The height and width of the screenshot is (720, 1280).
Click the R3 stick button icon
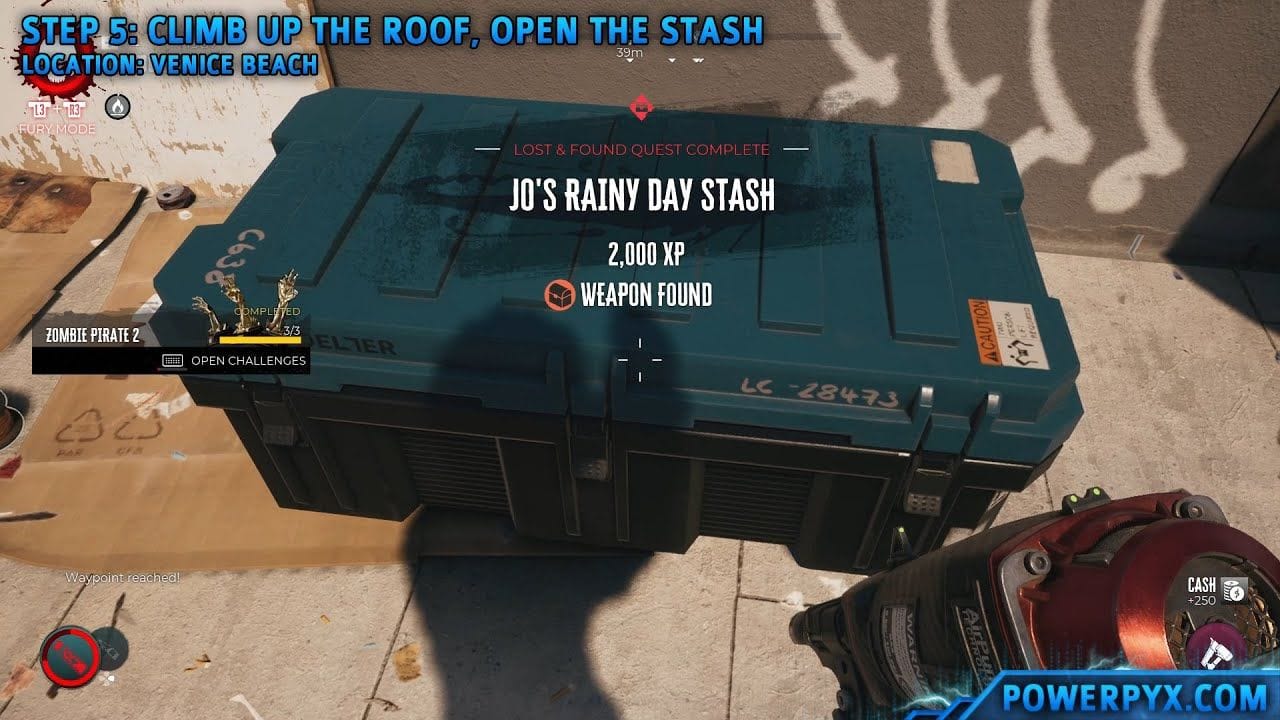click(73, 107)
